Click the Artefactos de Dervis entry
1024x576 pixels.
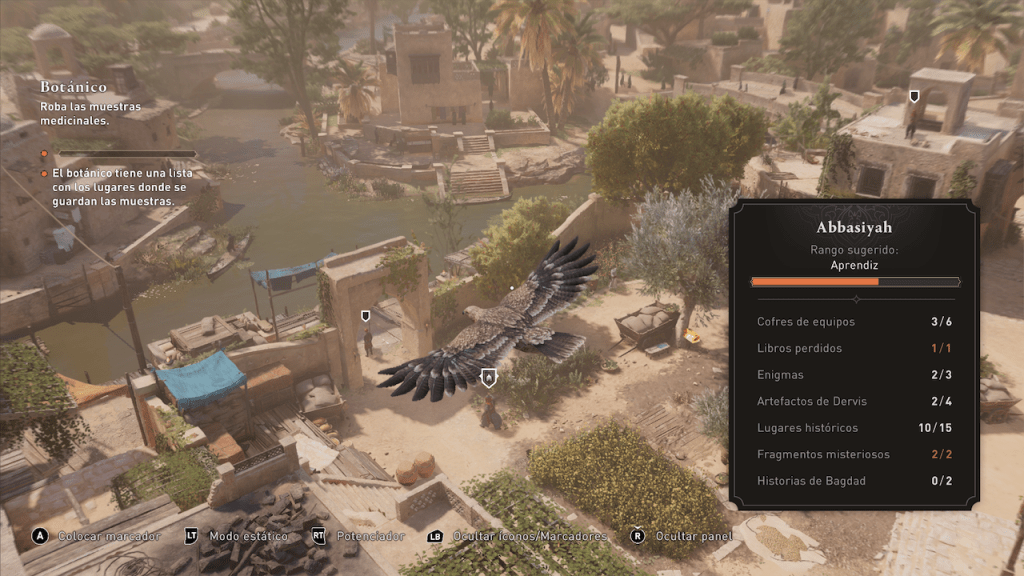click(x=853, y=401)
